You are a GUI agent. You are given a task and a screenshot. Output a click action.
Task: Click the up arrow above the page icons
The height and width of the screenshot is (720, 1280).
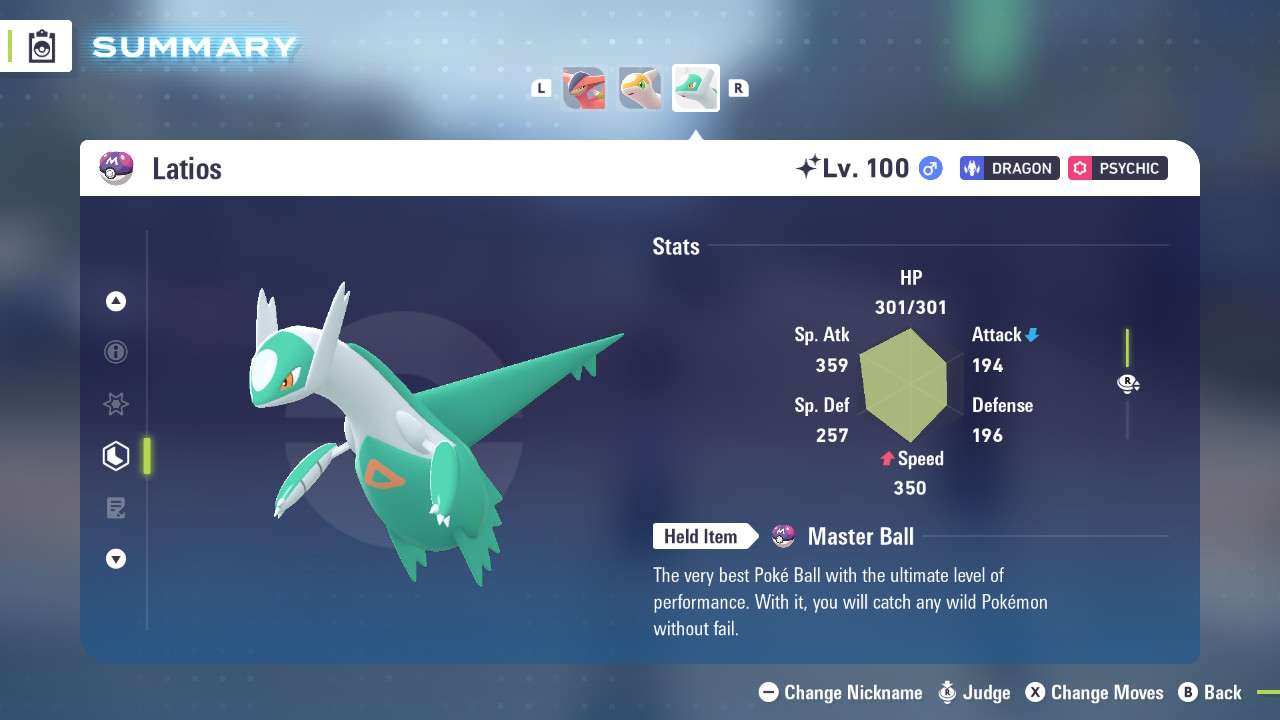(x=116, y=301)
